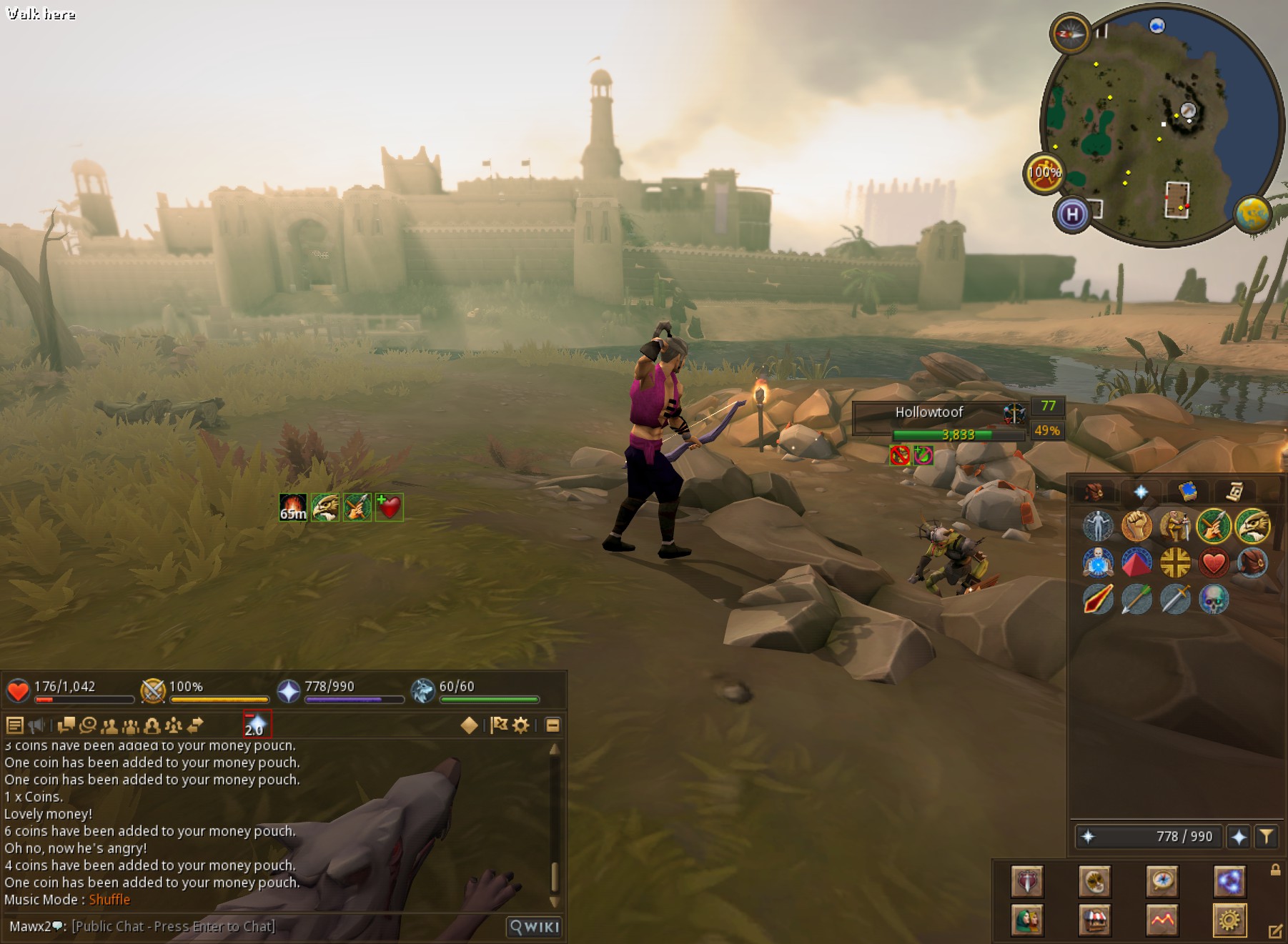Click the home teleport H button
This screenshot has height=944, width=1288.
[1072, 214]
